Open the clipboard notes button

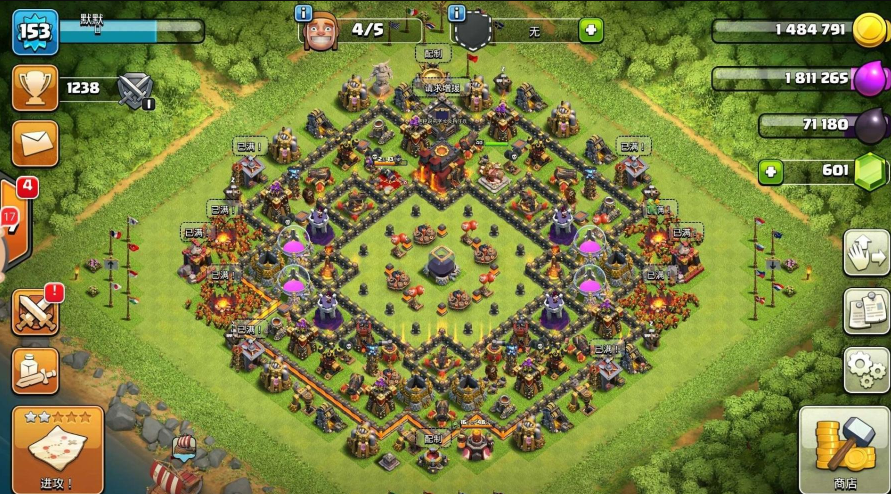[866, 312]
